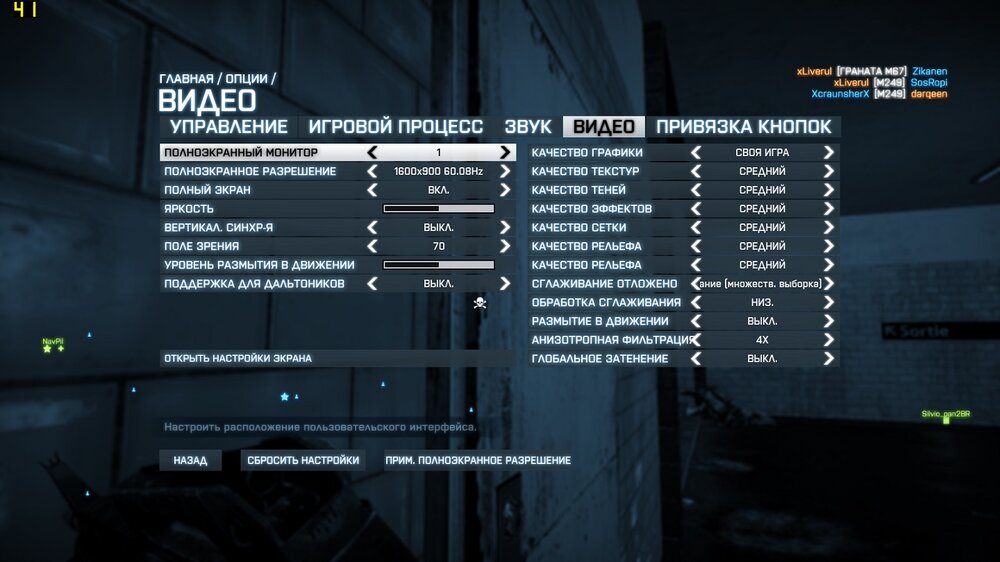1000x562 pixels.
Task: Click СБРОСИТЬ НАСТРОЙКИ to reset settings
Action: pyautogui.click(x=302, y=460)
